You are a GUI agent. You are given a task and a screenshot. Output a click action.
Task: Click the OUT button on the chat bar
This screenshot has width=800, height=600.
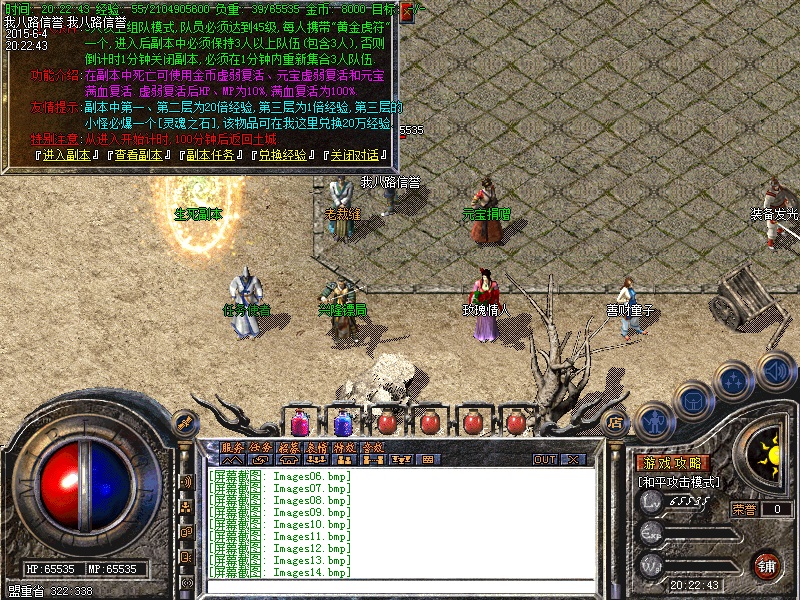(544, 459)
